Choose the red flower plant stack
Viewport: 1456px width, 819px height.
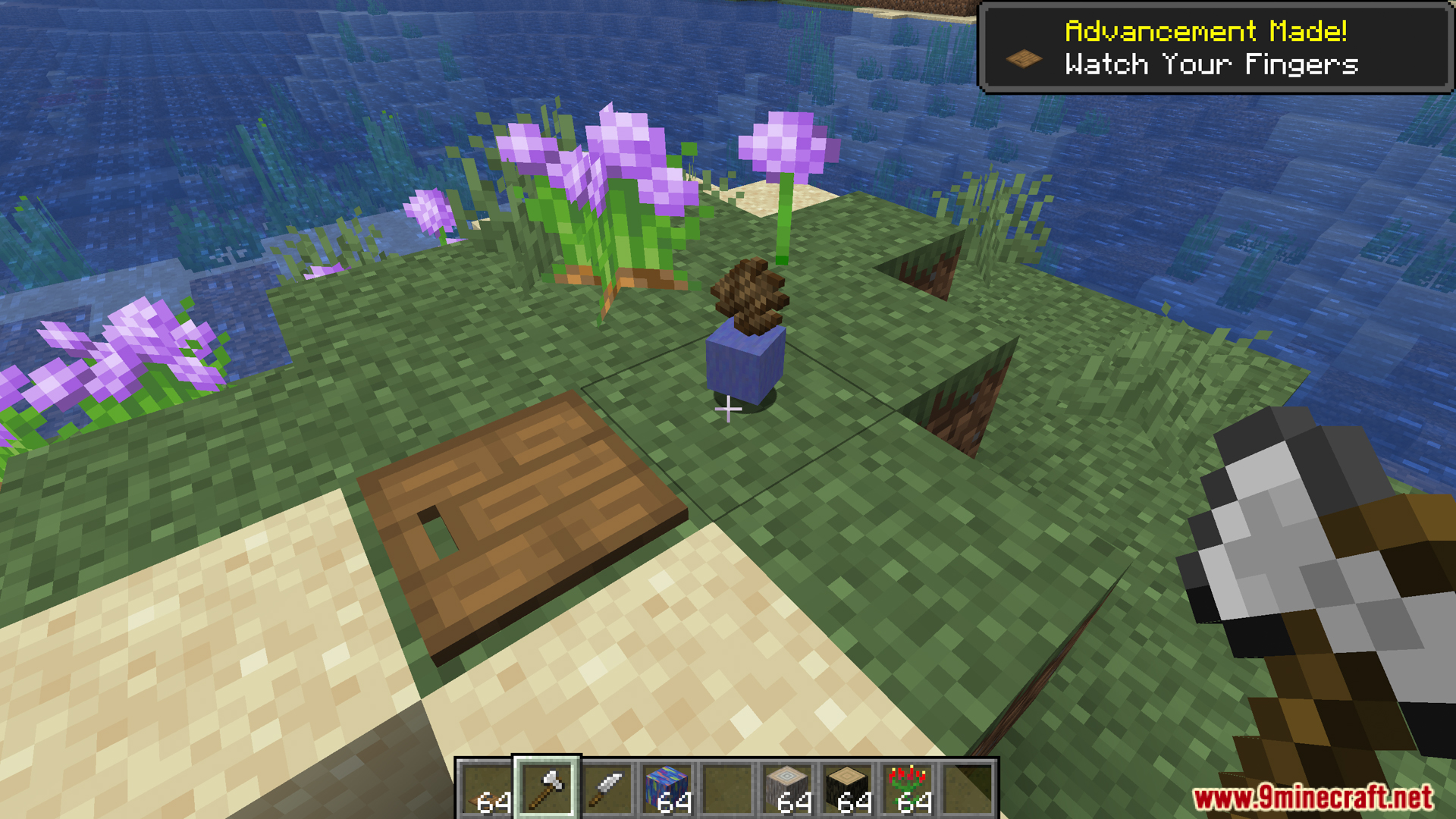point(908,789)
